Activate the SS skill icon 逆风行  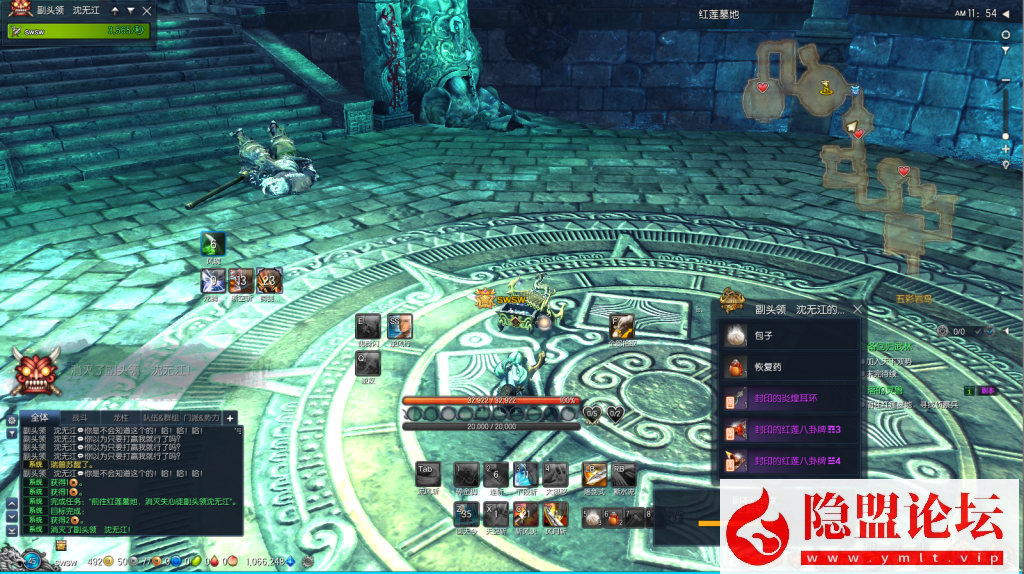399,326
